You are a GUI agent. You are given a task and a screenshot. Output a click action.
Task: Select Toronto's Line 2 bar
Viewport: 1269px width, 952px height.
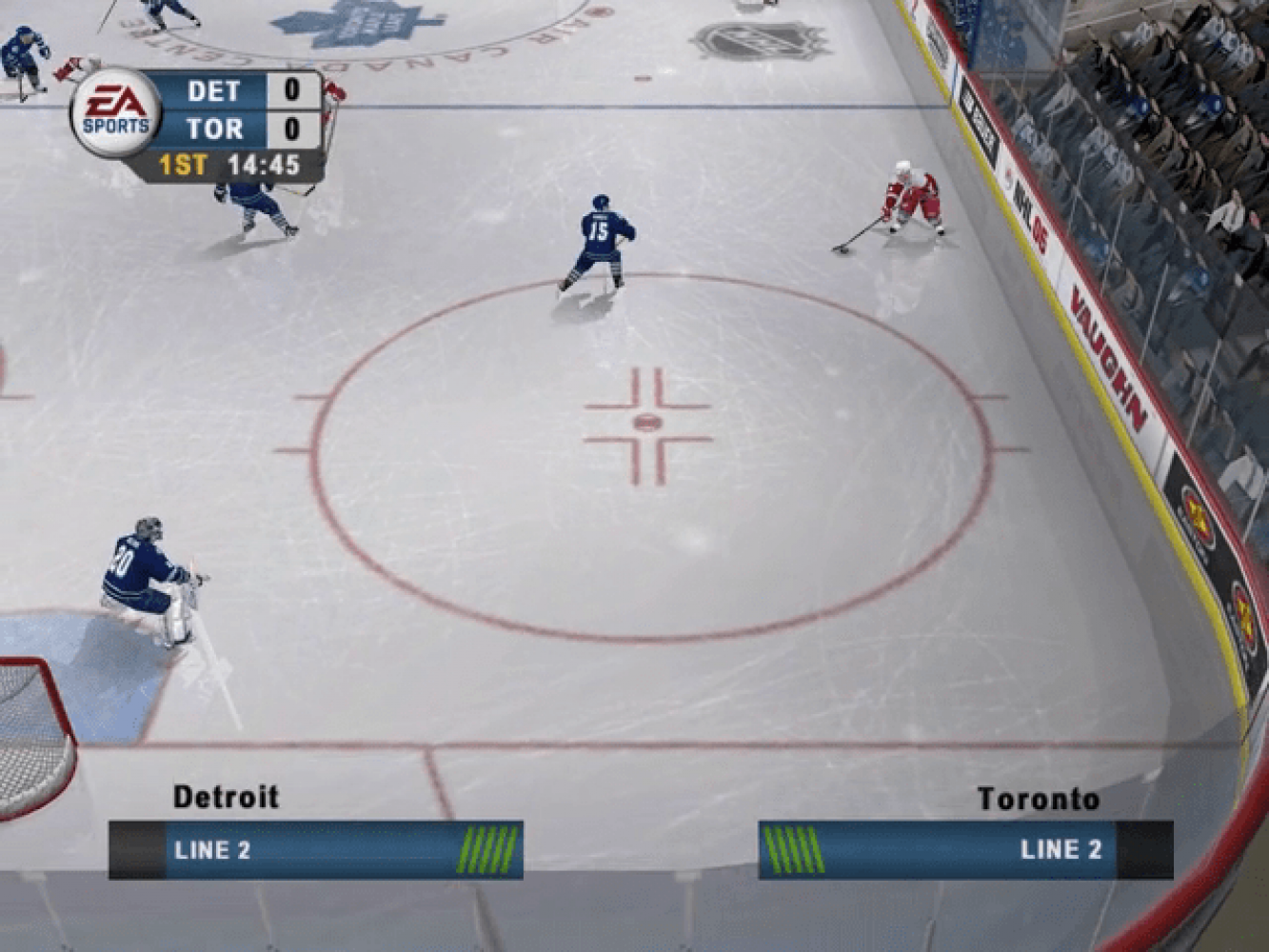(x=964, y=849)
